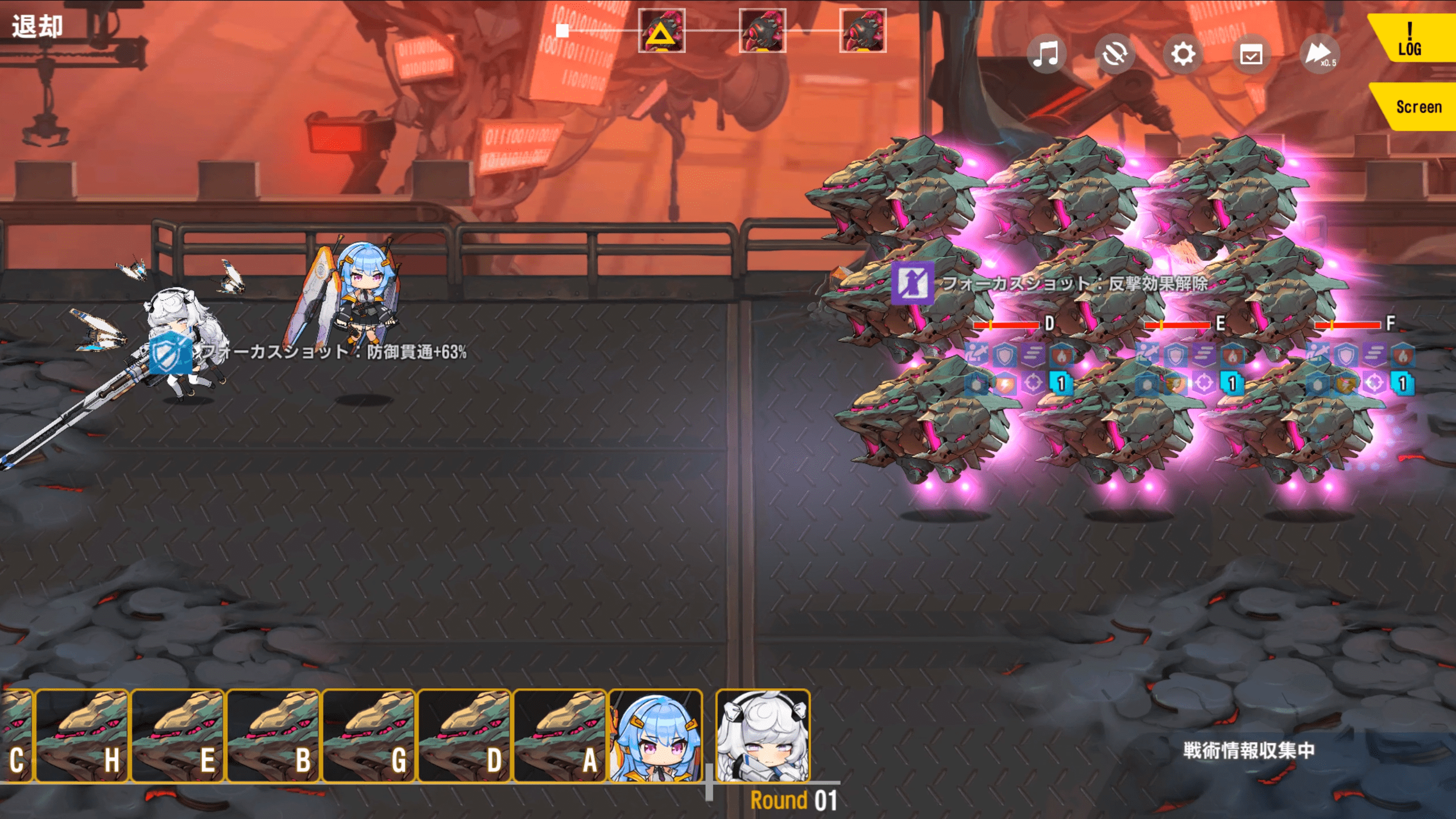Select enemy turn portrait labeled H
The height and width of the screenshot is (819, 1456).
pyautogui.click(x=82, y=736)
